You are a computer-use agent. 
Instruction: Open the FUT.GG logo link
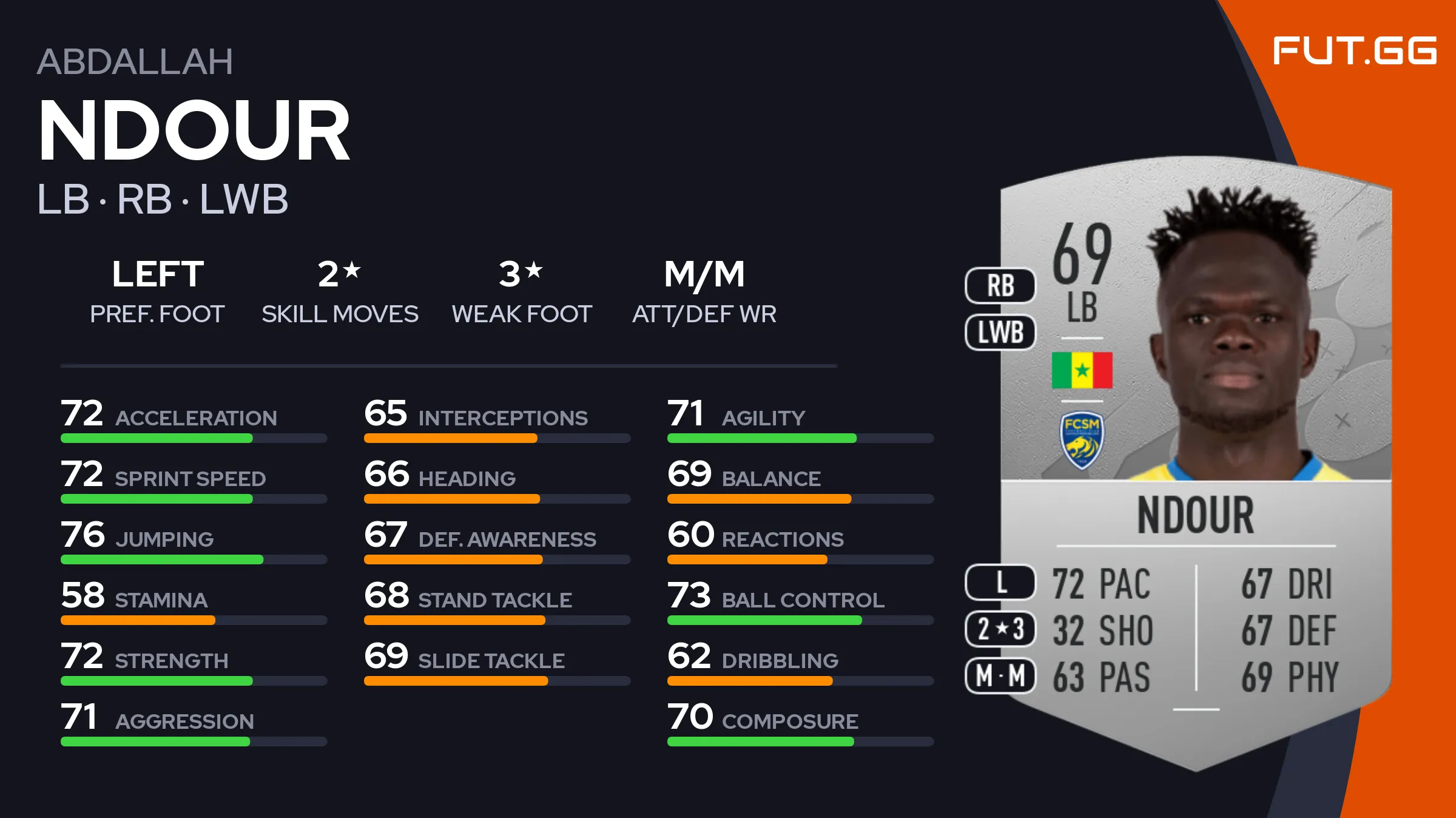(x=1354, y=50)
